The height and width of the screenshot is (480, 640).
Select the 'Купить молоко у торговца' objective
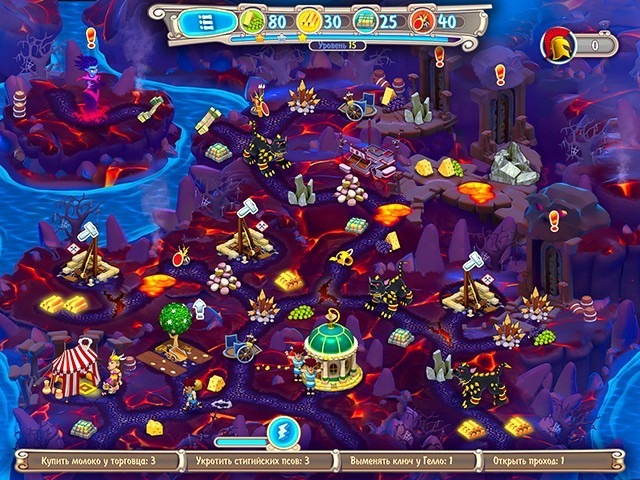point(97,462)
